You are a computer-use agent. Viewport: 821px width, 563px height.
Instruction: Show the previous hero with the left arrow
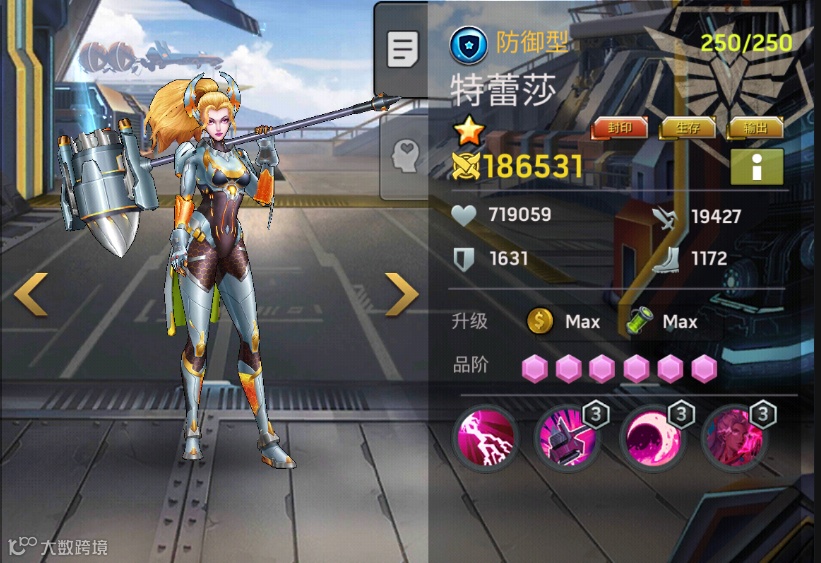(x=30, y=293)
